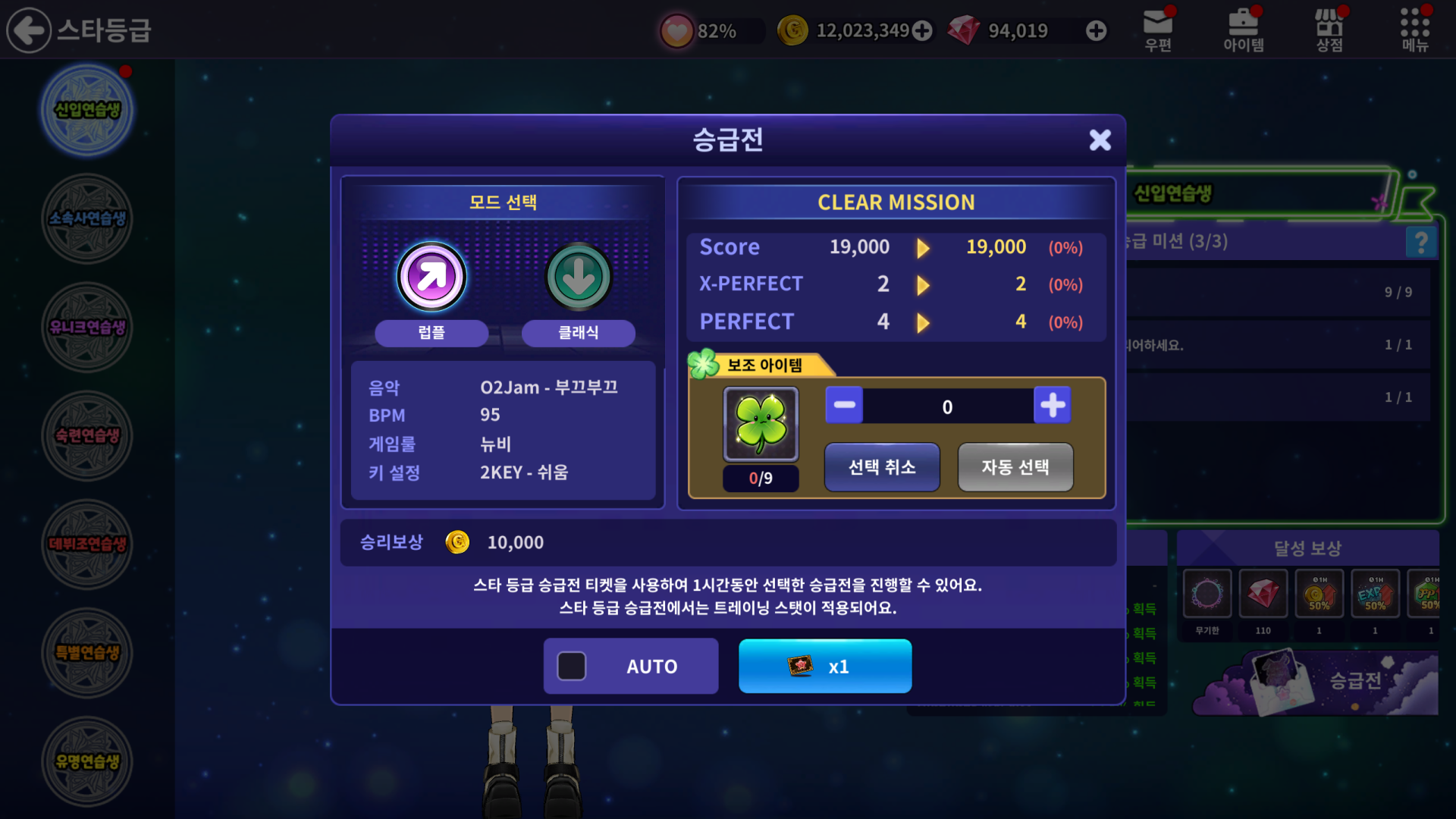The width and height of the screenshot is (1456, 819).
Task: Increase the clover item count
Action: tap(1052, 405)
